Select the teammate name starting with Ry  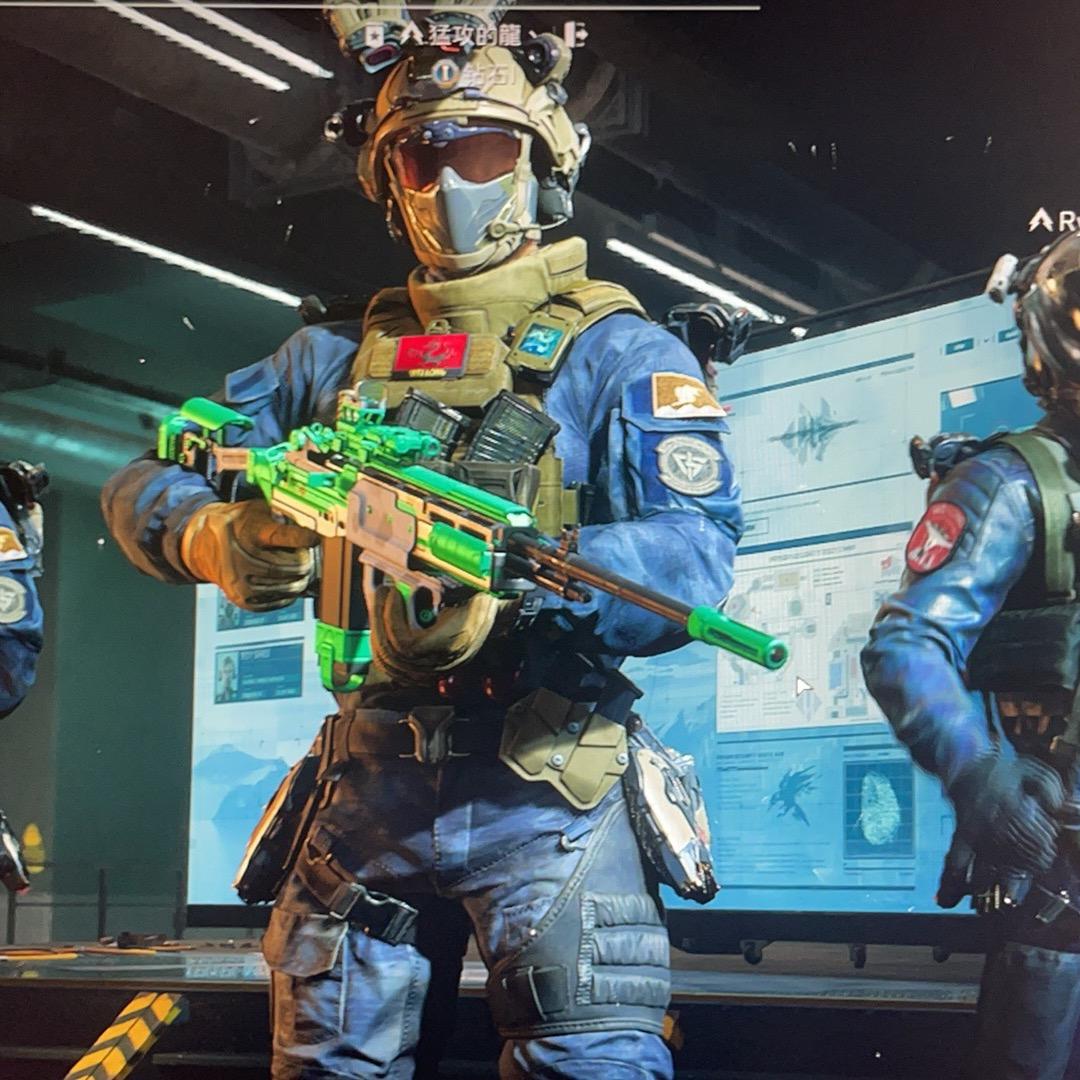pos(1064,220)
